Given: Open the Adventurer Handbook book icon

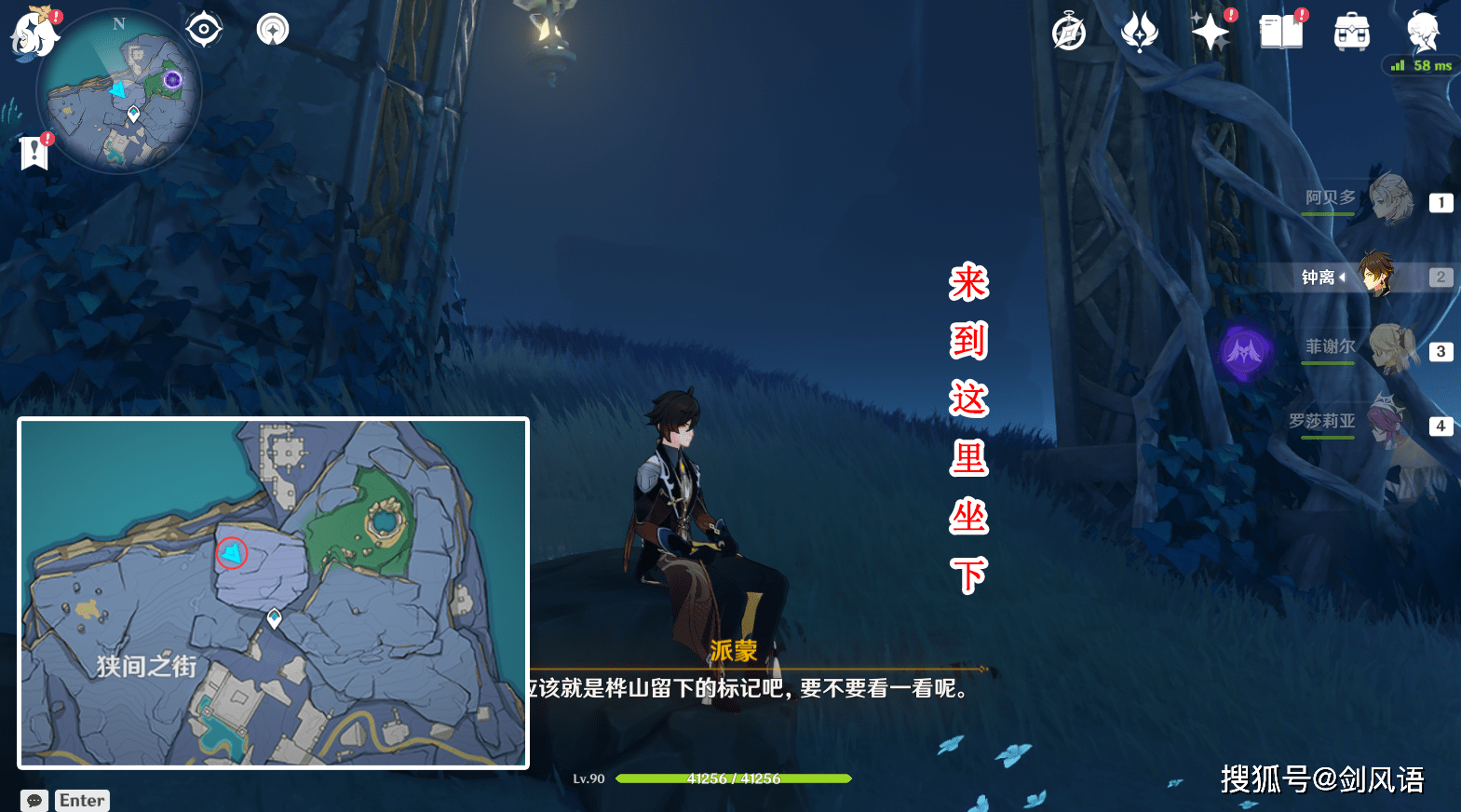Looking at the screenshot, I should [x=1280, y=31].
